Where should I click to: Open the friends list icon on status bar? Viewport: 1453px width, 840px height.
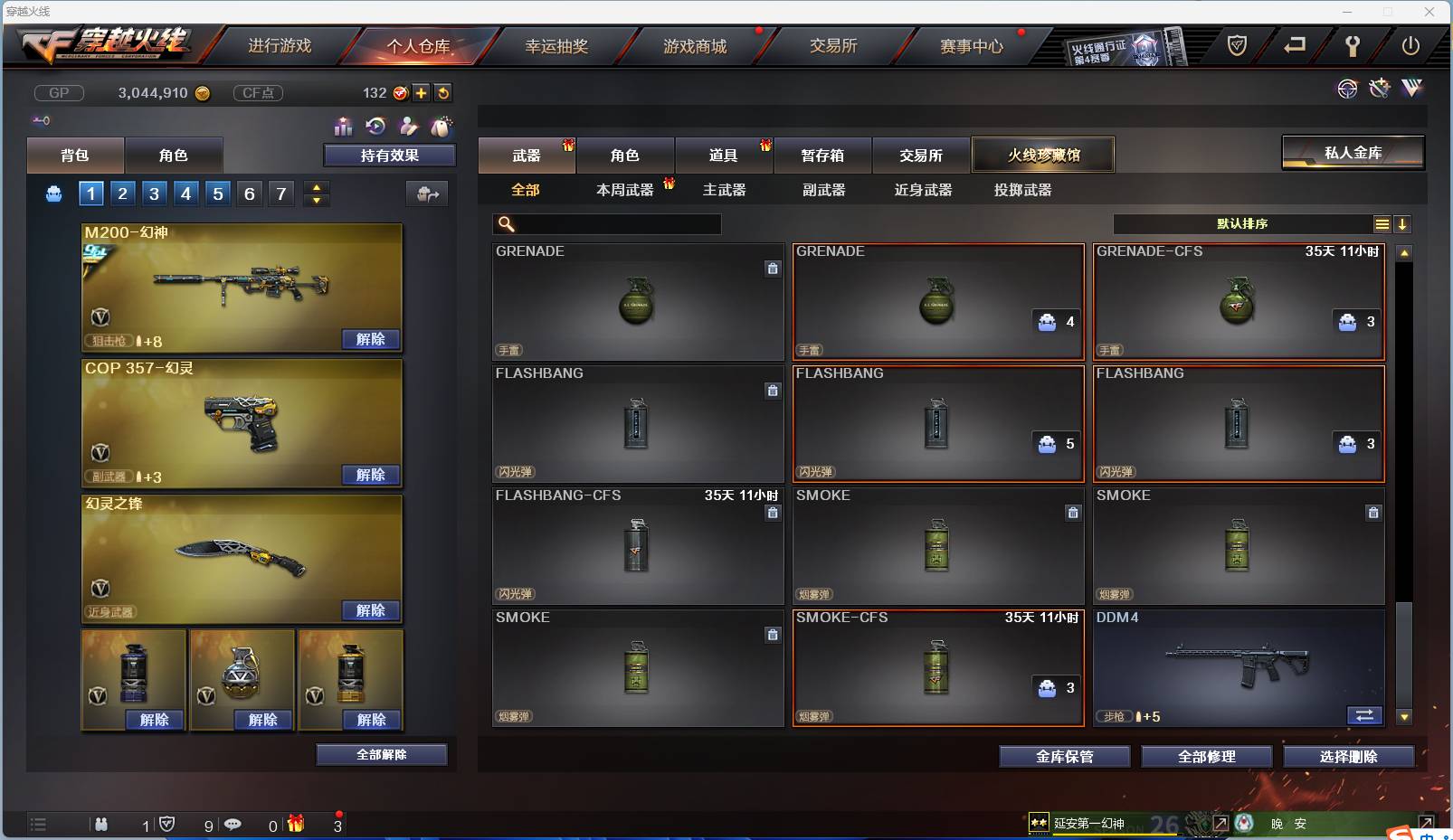tap(102, 825)
